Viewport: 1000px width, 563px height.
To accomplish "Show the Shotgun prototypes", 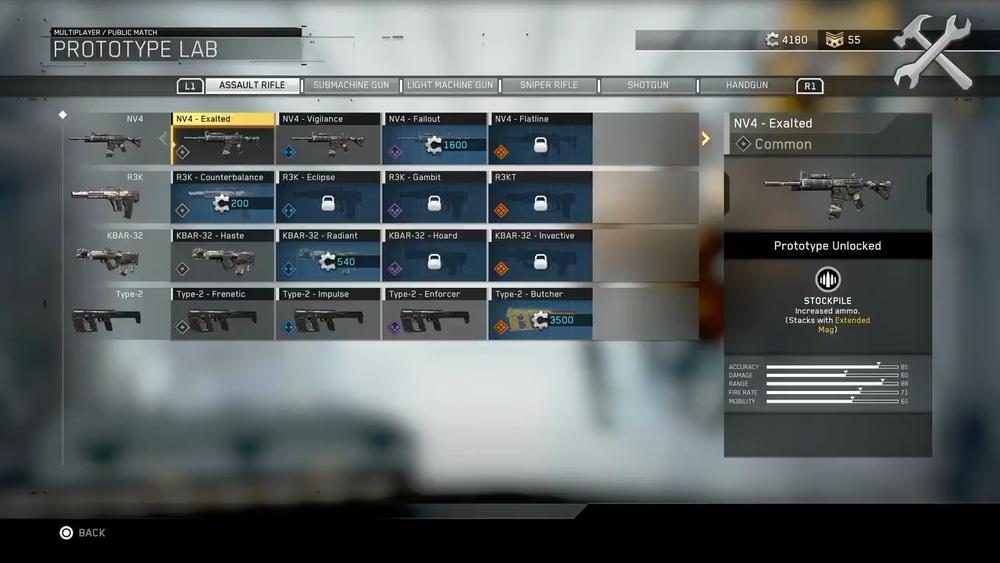I will (648, 86).
